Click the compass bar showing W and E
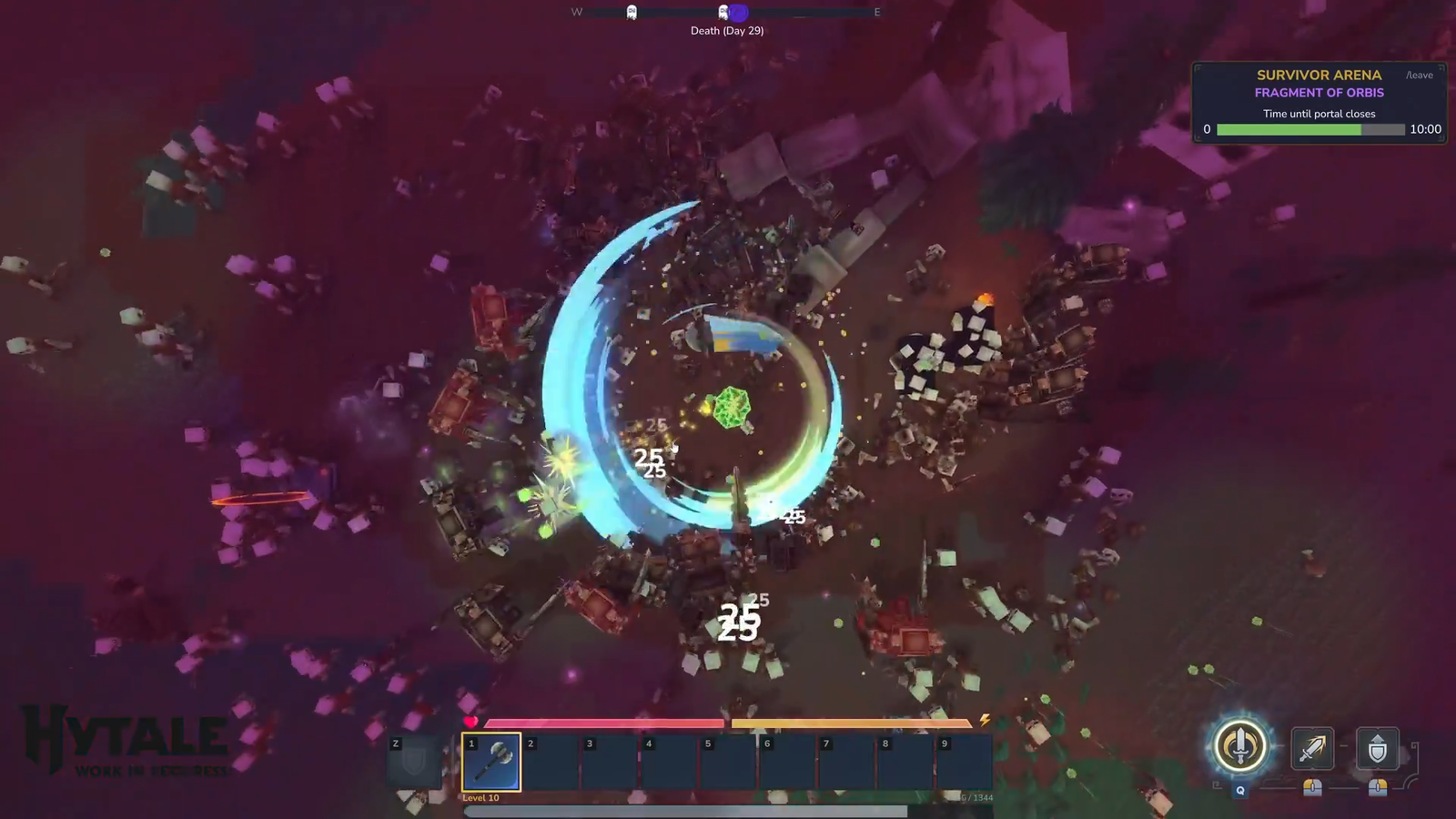 tap(726, 13)
